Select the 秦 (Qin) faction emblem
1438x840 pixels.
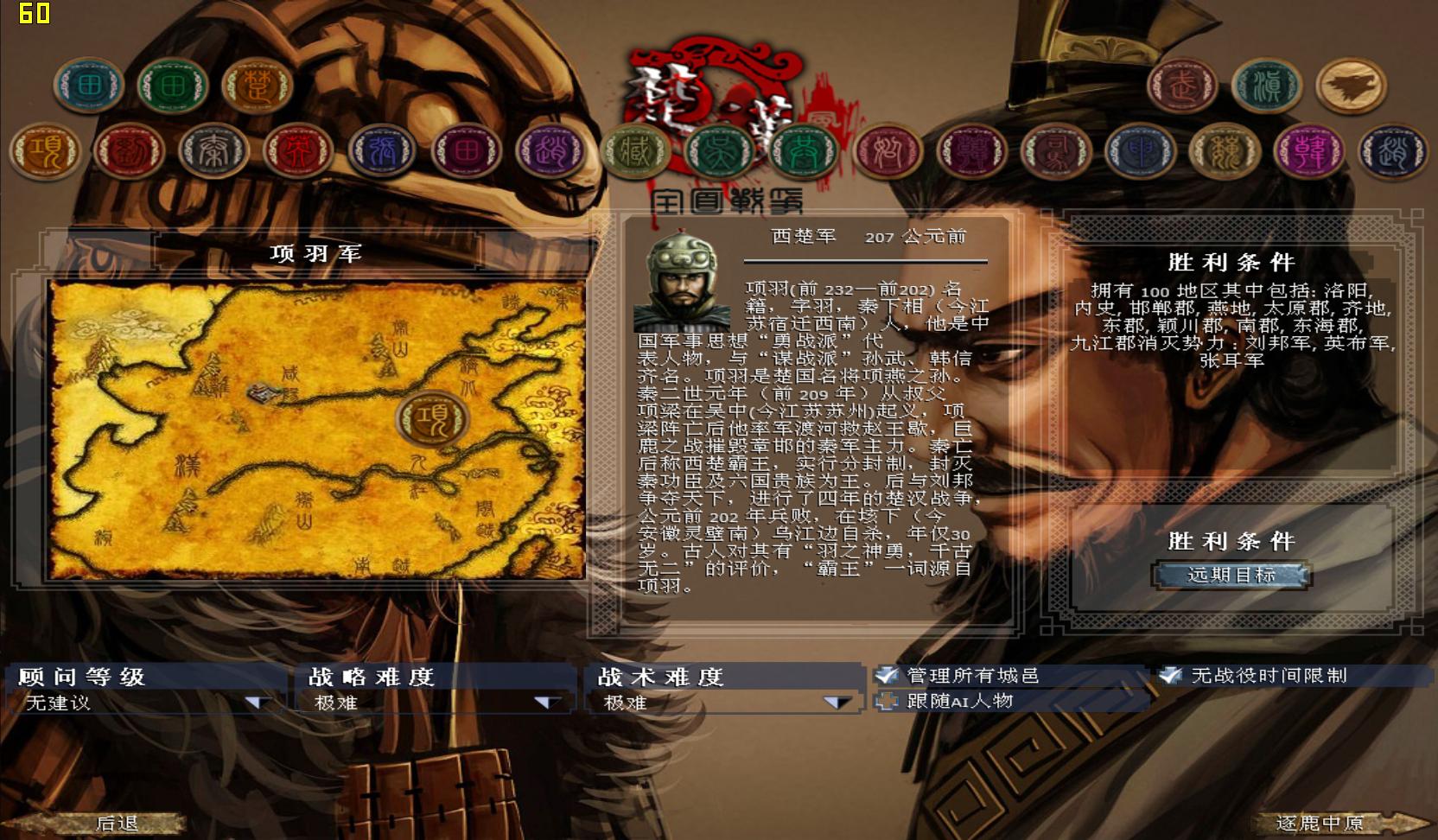pyautogui.click(x=213, y=150)
